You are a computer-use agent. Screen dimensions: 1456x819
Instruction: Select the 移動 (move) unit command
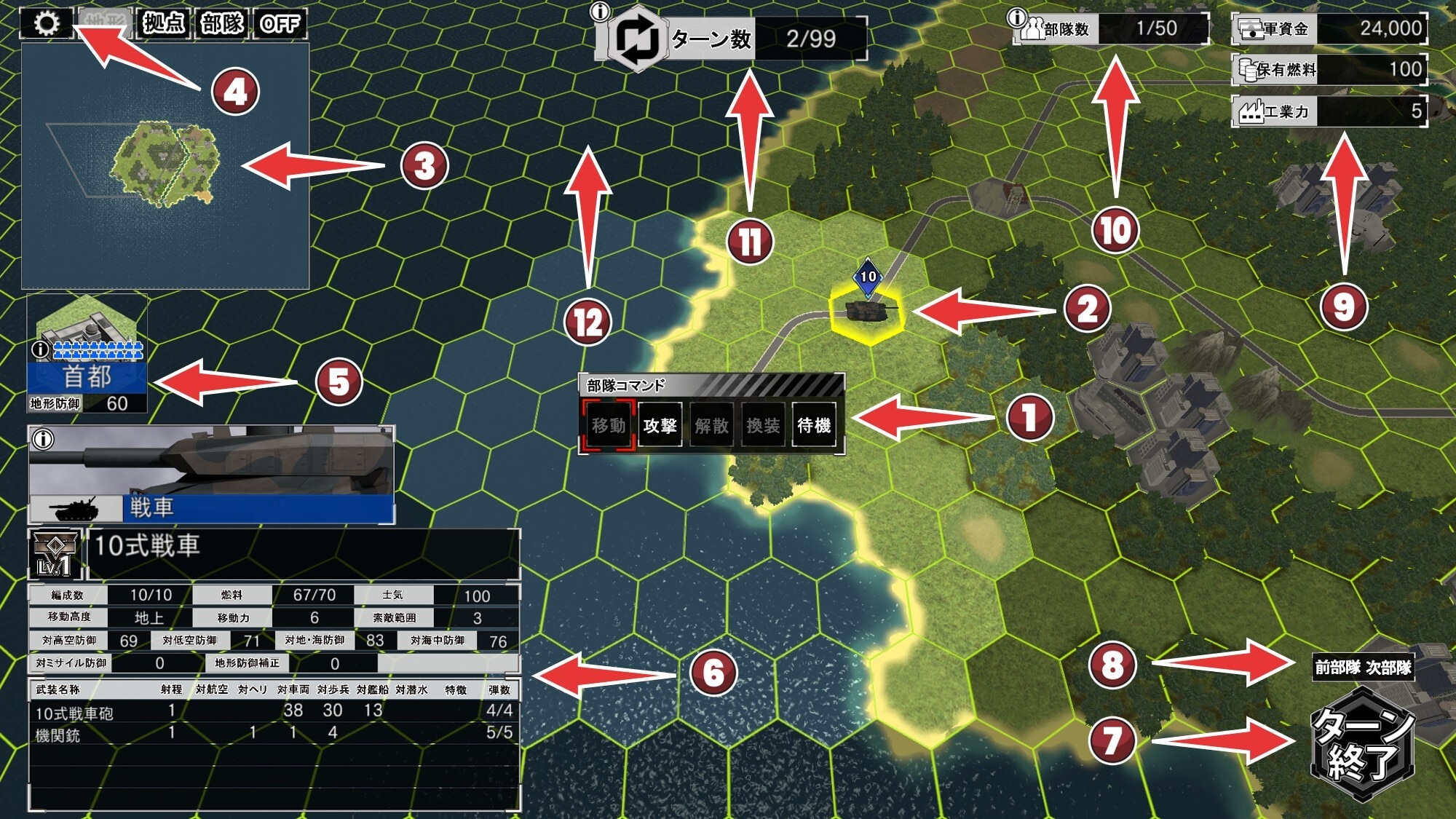(x=609, y=426)
